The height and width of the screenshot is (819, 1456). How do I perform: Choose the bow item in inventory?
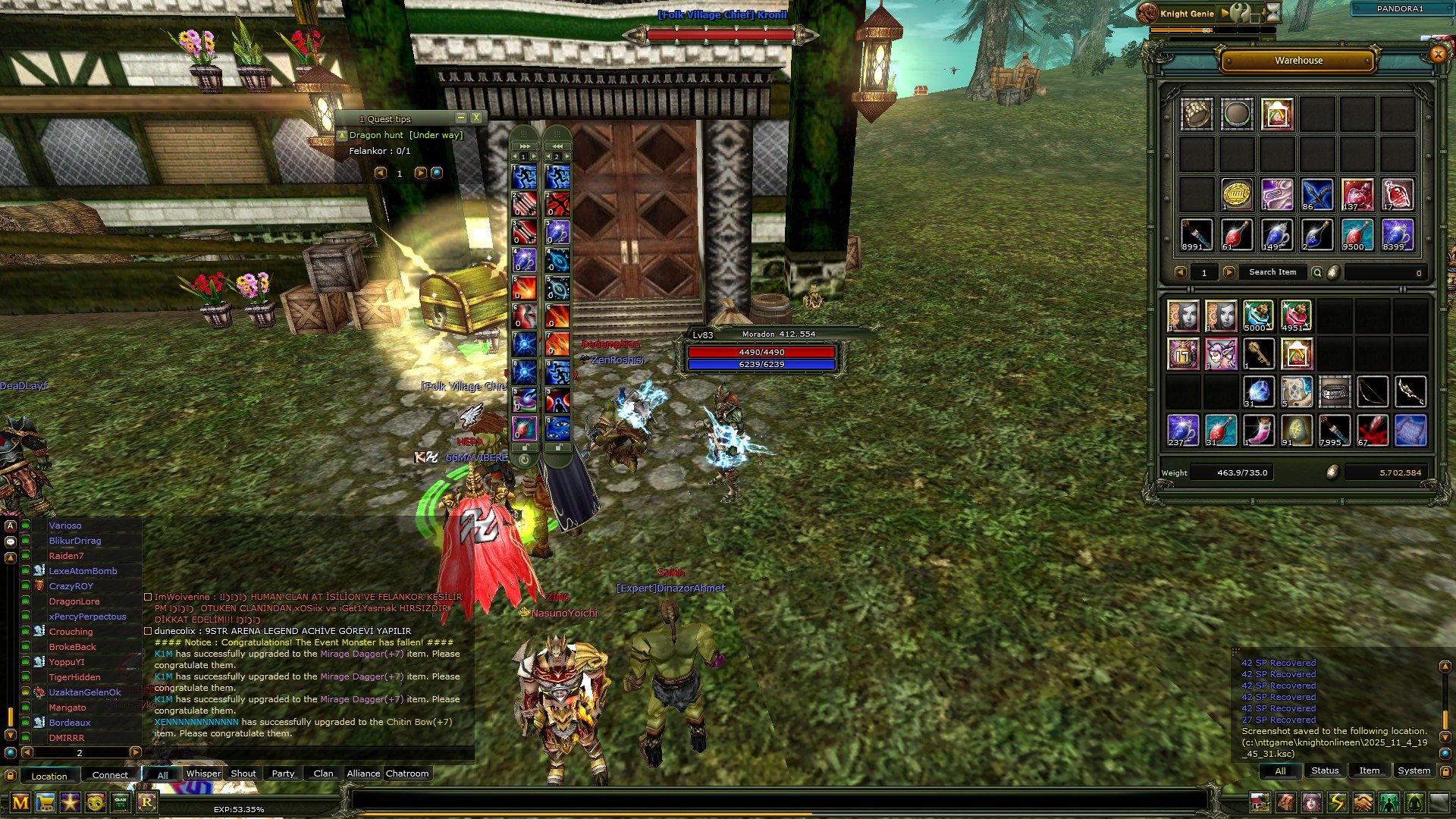point(1373,392)
